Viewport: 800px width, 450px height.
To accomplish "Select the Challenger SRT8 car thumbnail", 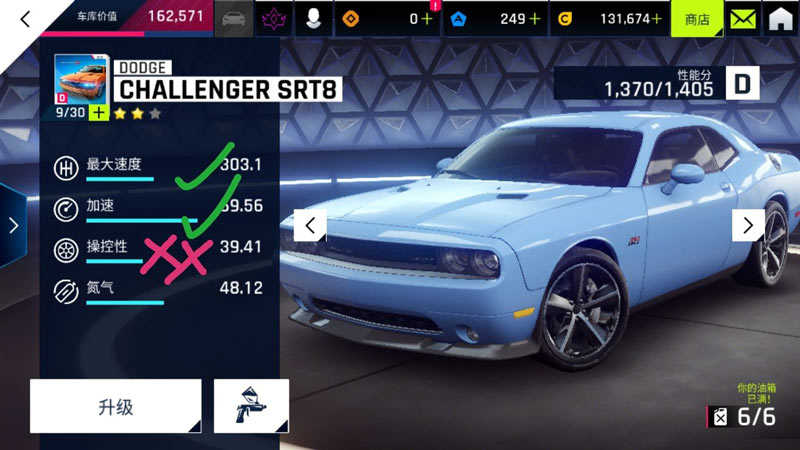I will [81, 79].
